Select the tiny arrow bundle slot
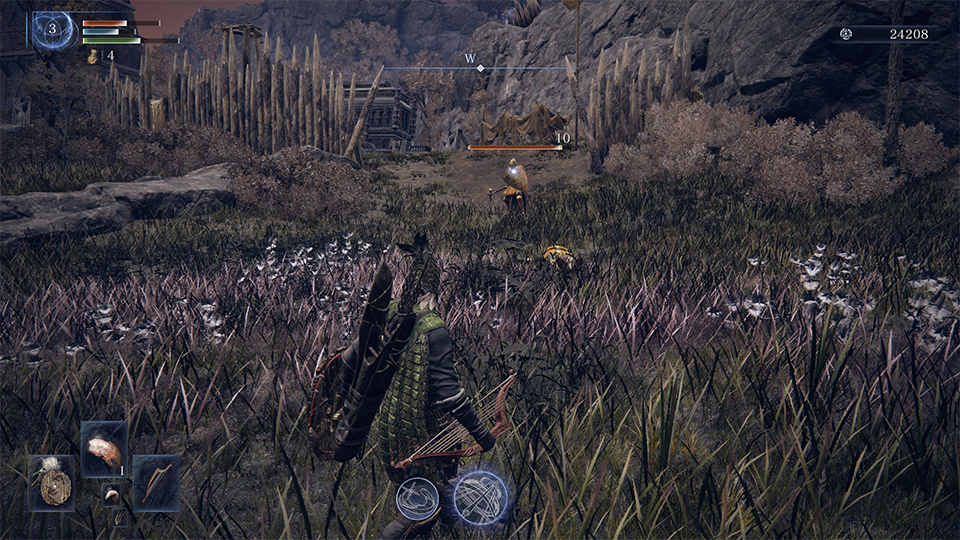The height and width of the screenshot is (540, 960). (x=118, y=516)
